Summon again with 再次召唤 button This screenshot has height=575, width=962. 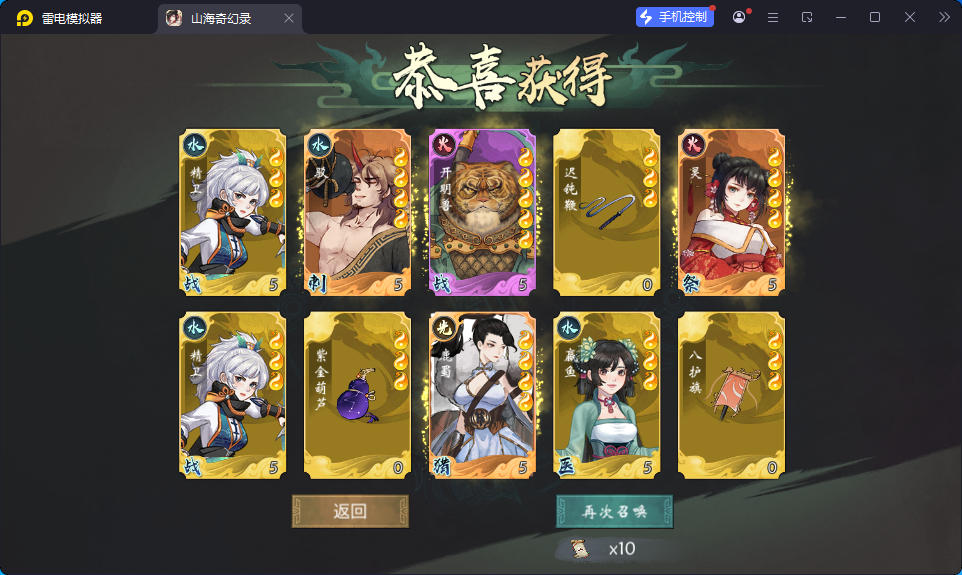(x=614, y=511)
